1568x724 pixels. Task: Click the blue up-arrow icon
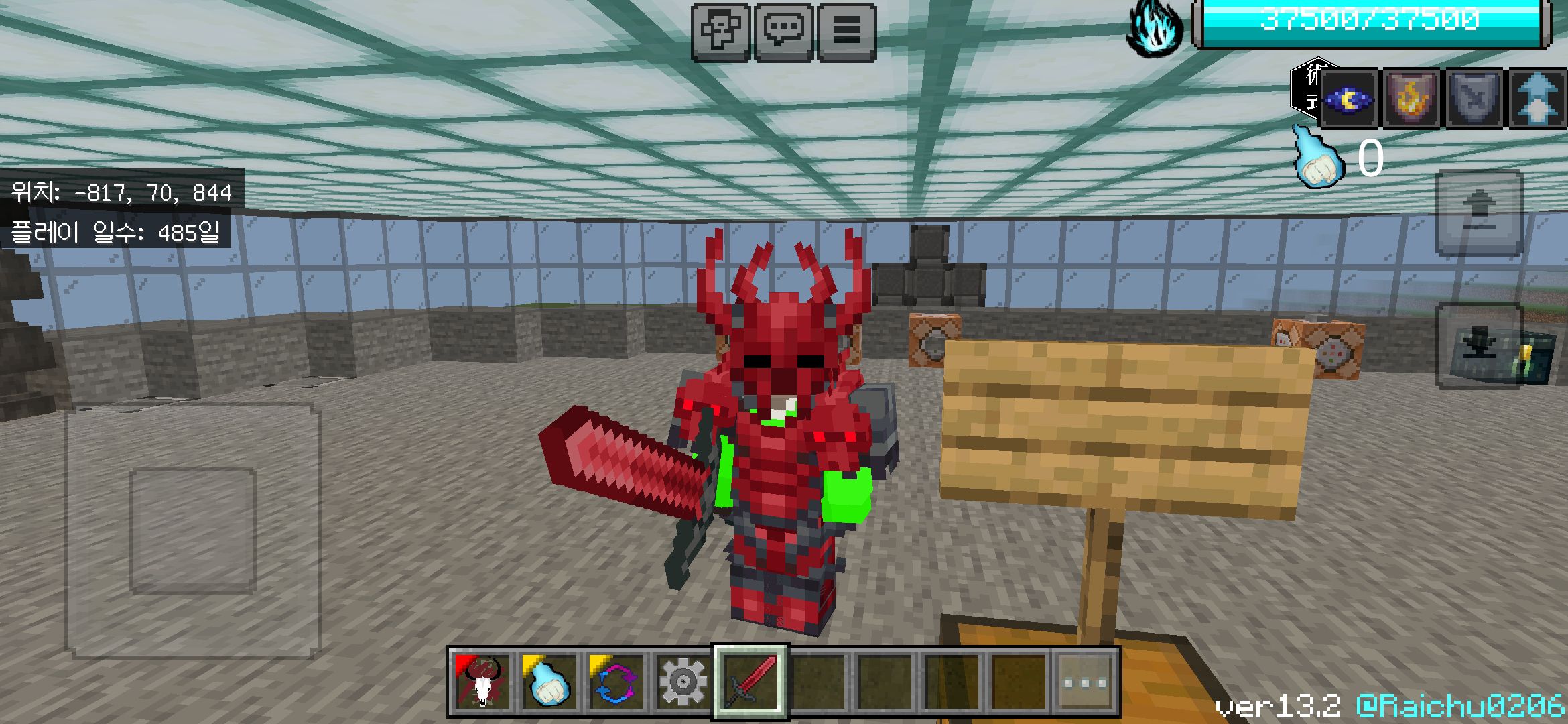1537,99
